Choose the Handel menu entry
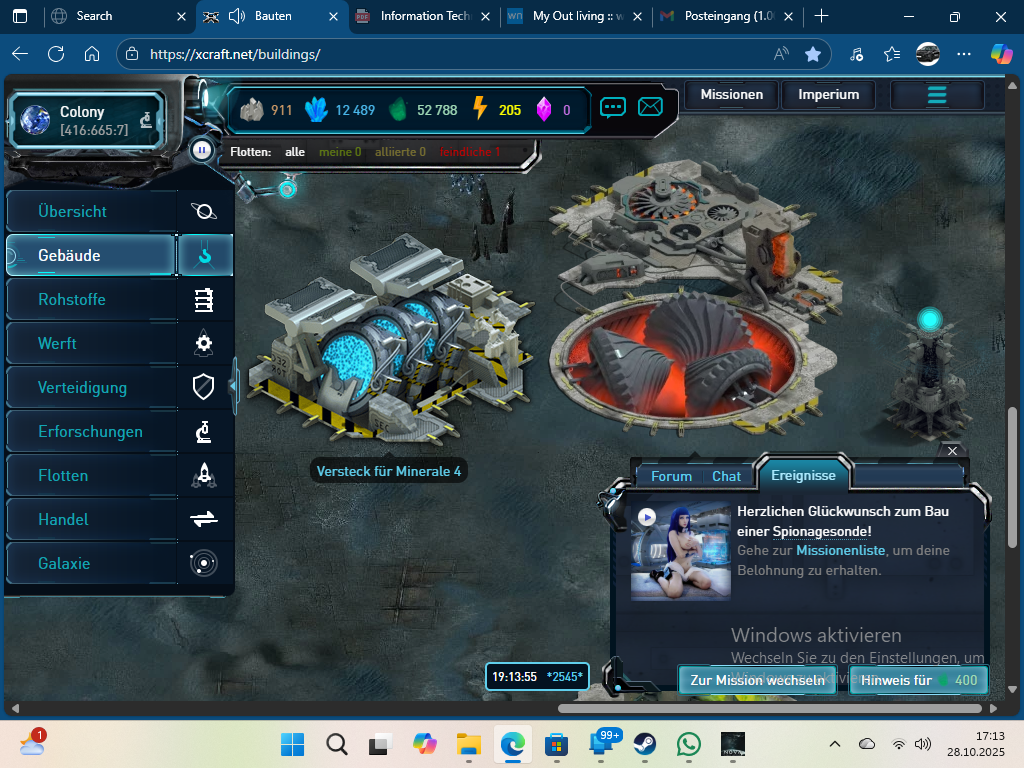Screen dimensions: 1024x768 tap(63, 520)
